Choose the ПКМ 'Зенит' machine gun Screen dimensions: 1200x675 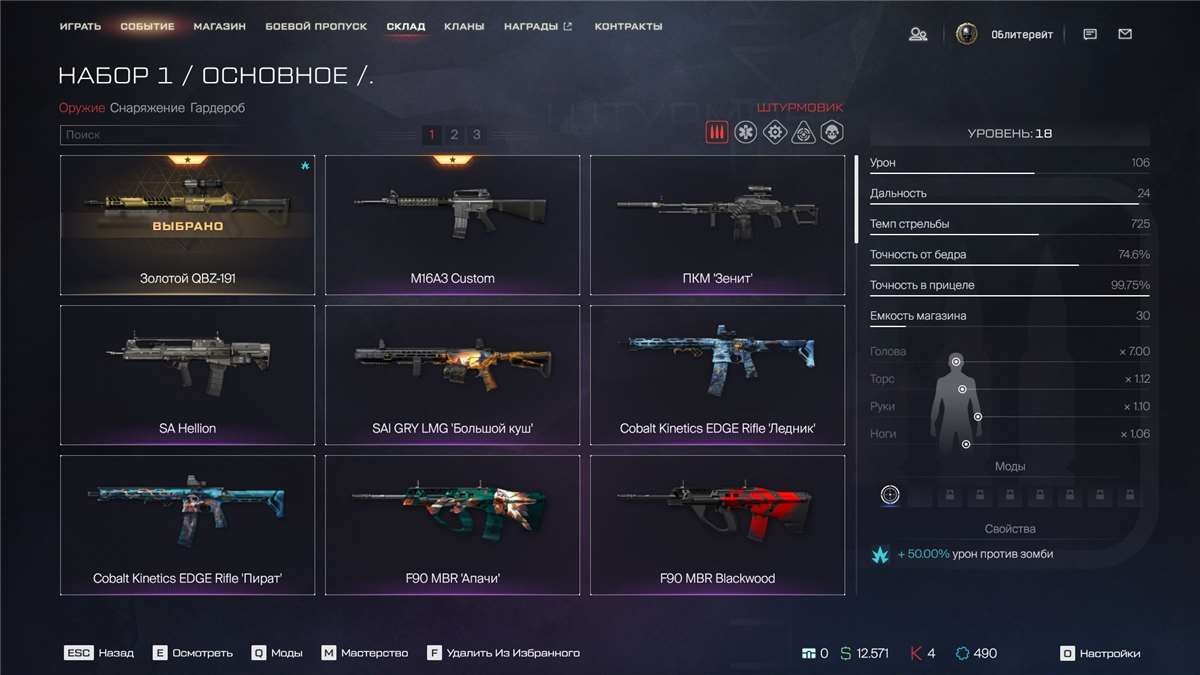tap(717, 225)
